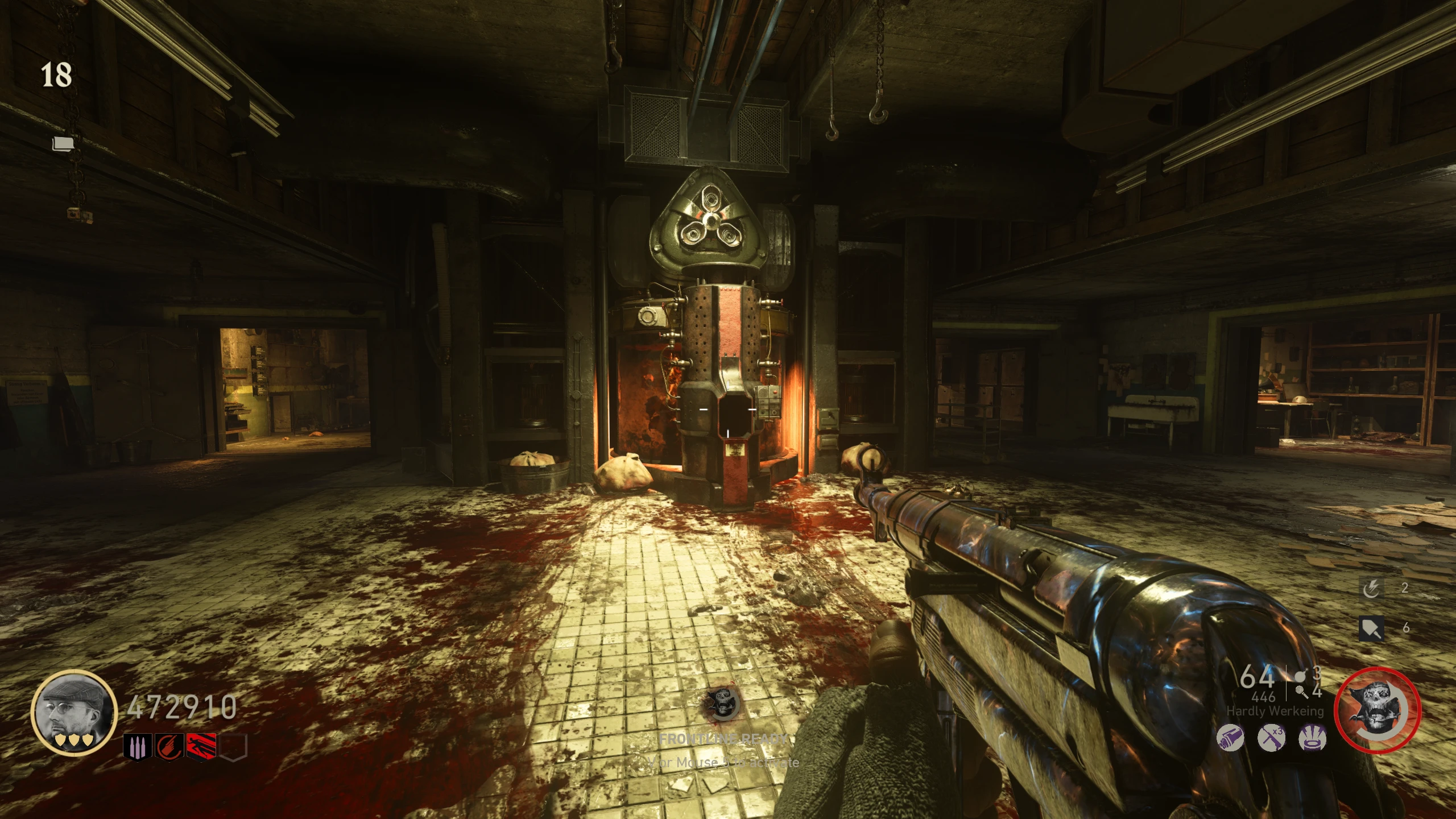The width and height of the screenshot is (1456, 819).
Task: Select the x3 weapon mod icon
Action: pyautogui.click(x=1271, y=738)
